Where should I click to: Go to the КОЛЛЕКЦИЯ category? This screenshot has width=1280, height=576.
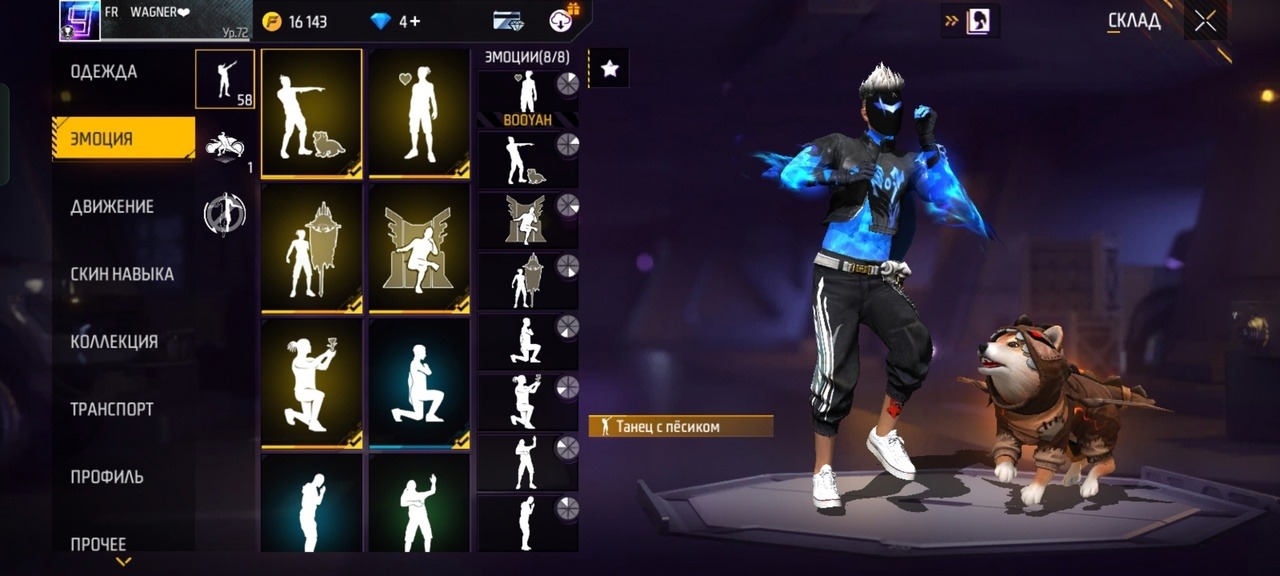[114, 342]
